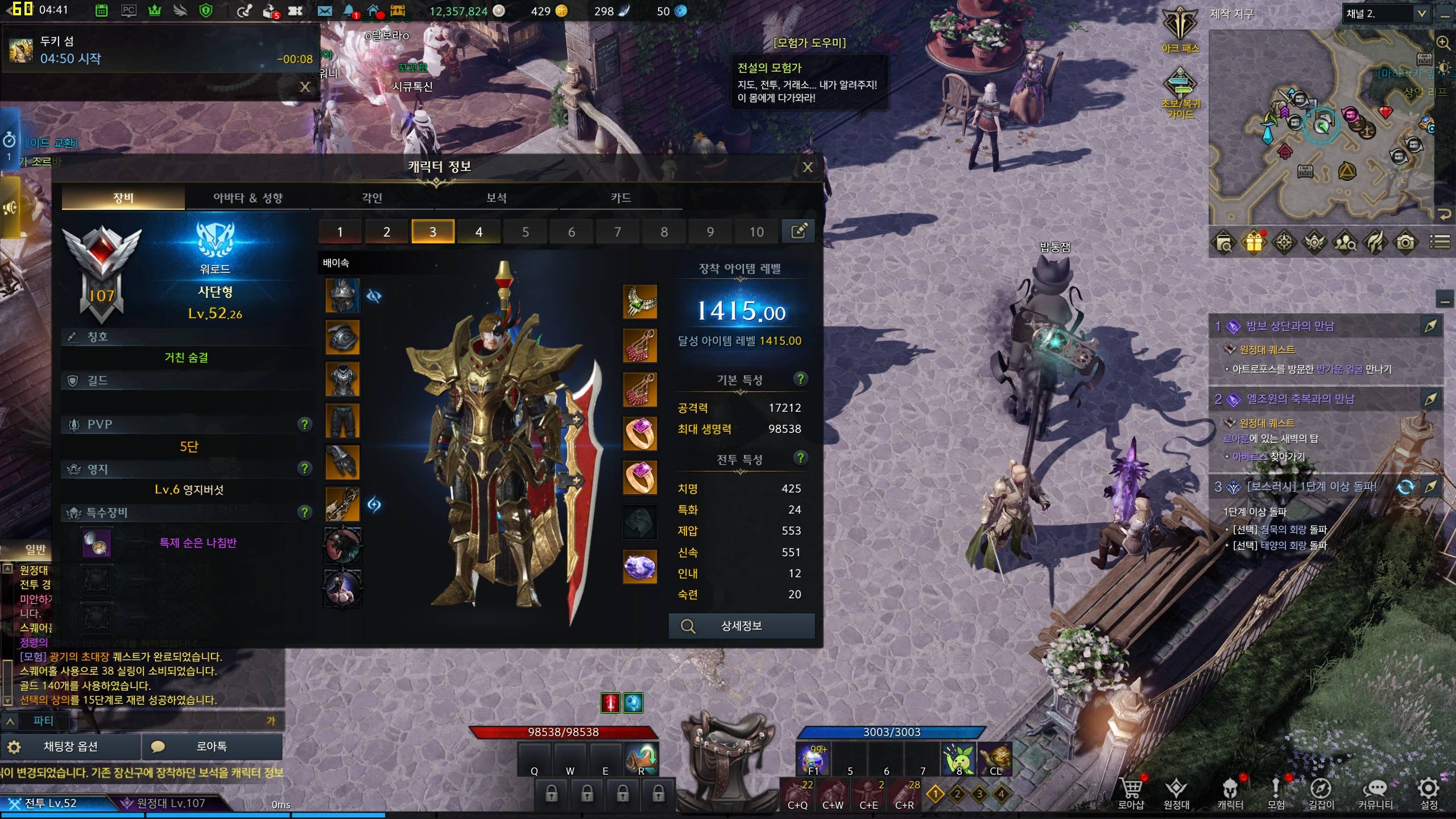This screenshot has height=819, width=1456.
Task: Open the 아크 패스 icon
Action: [1180, 30]
